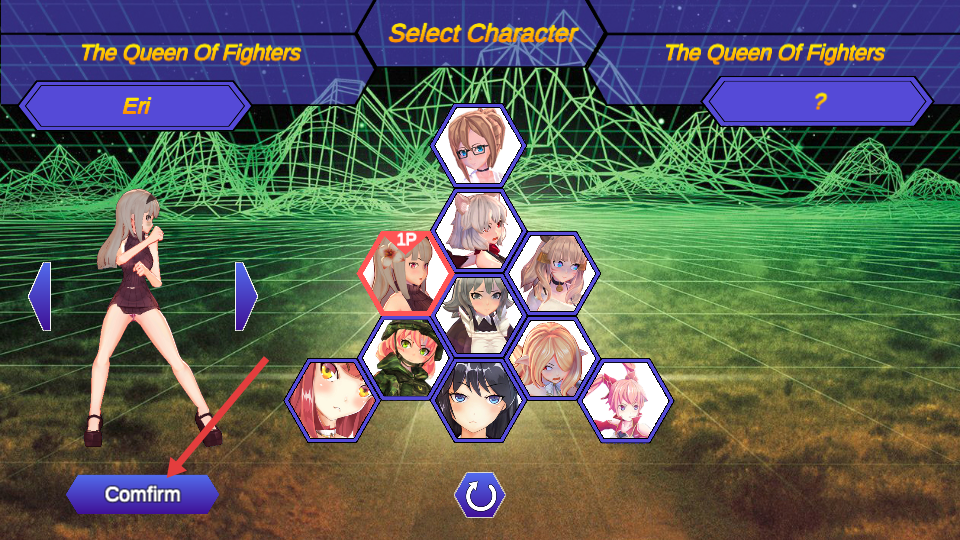Choose the blonde girl with blue eyes
Screen dimensions: 960x540
[553, 272]
